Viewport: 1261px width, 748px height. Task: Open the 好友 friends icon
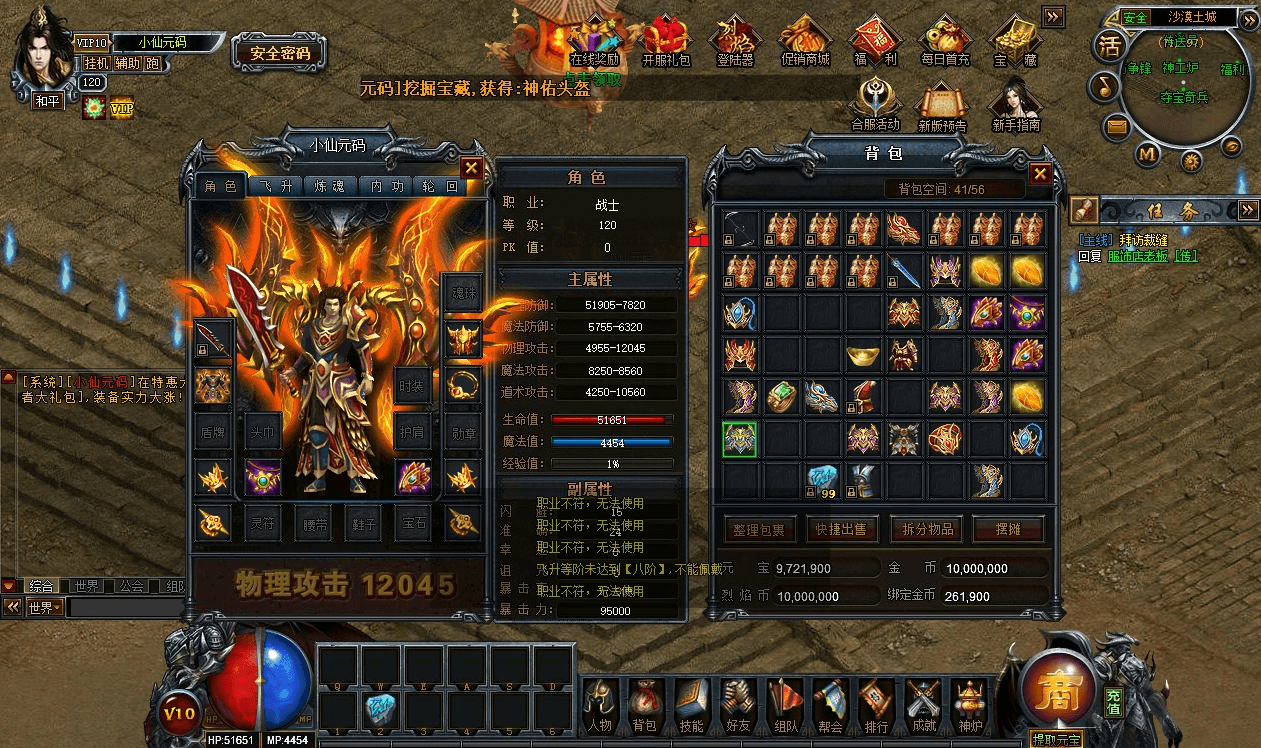pyautogui.click(x=738, y=705)
